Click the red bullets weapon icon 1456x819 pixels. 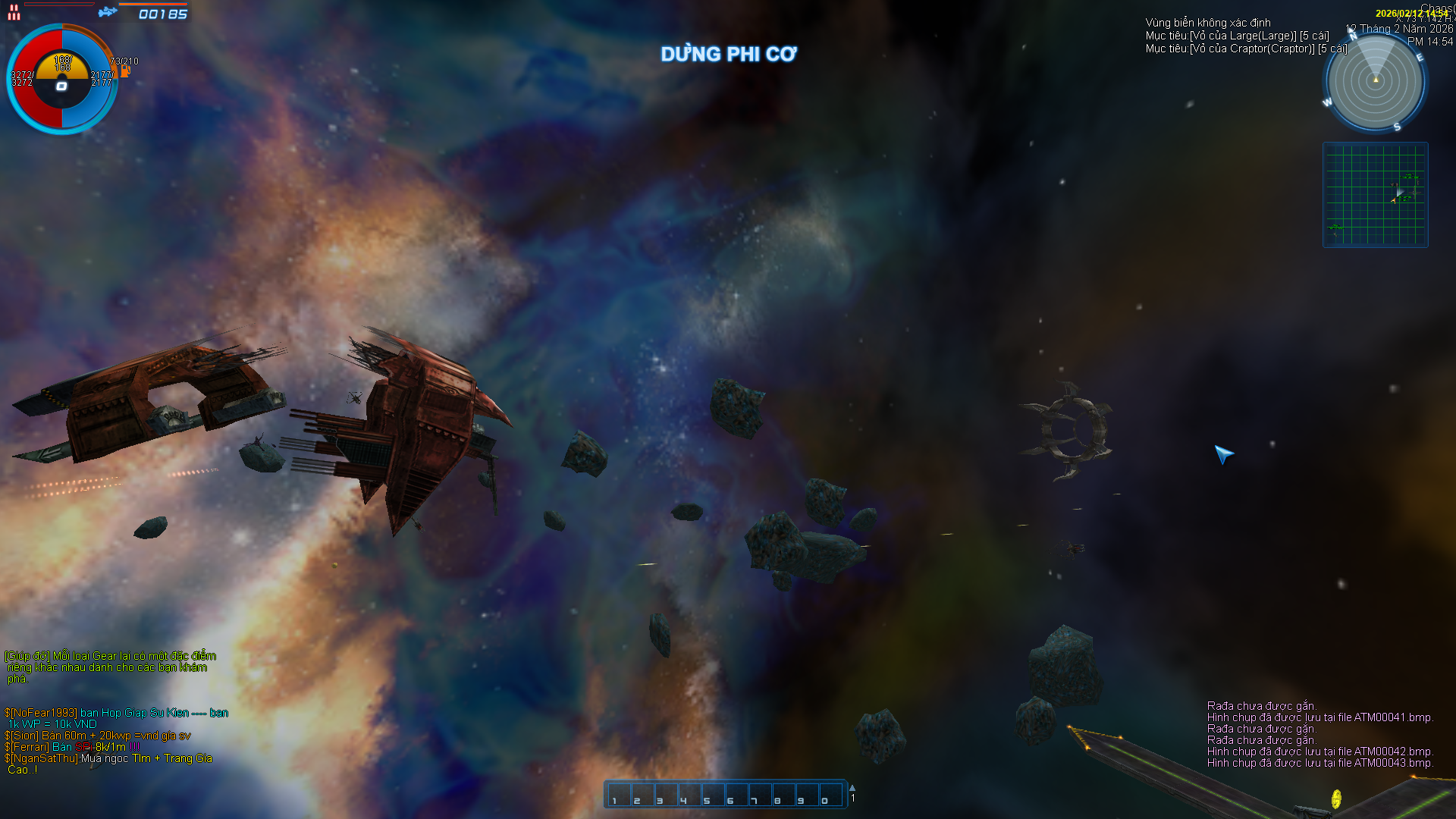tap(14, 12)
